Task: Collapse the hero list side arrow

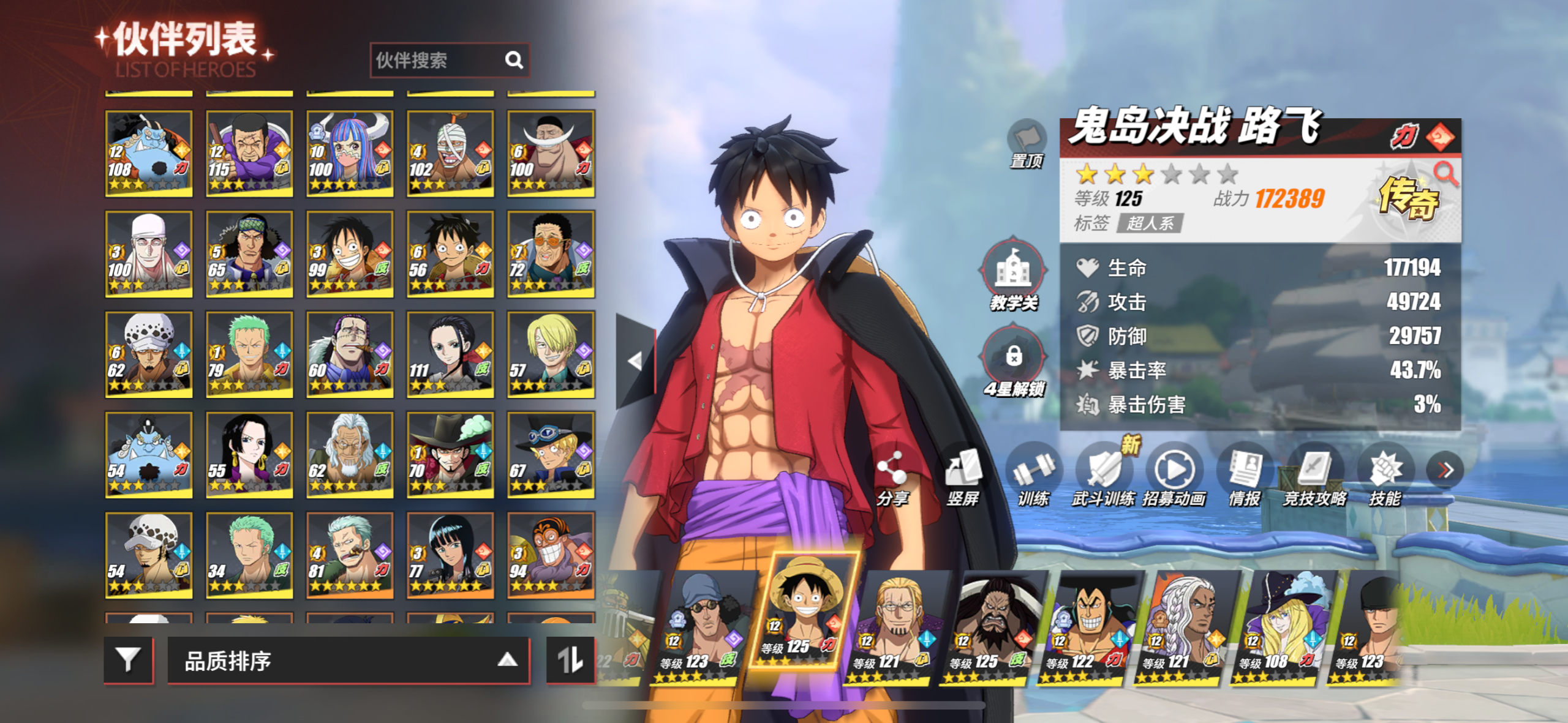Action: coord(635,361)
